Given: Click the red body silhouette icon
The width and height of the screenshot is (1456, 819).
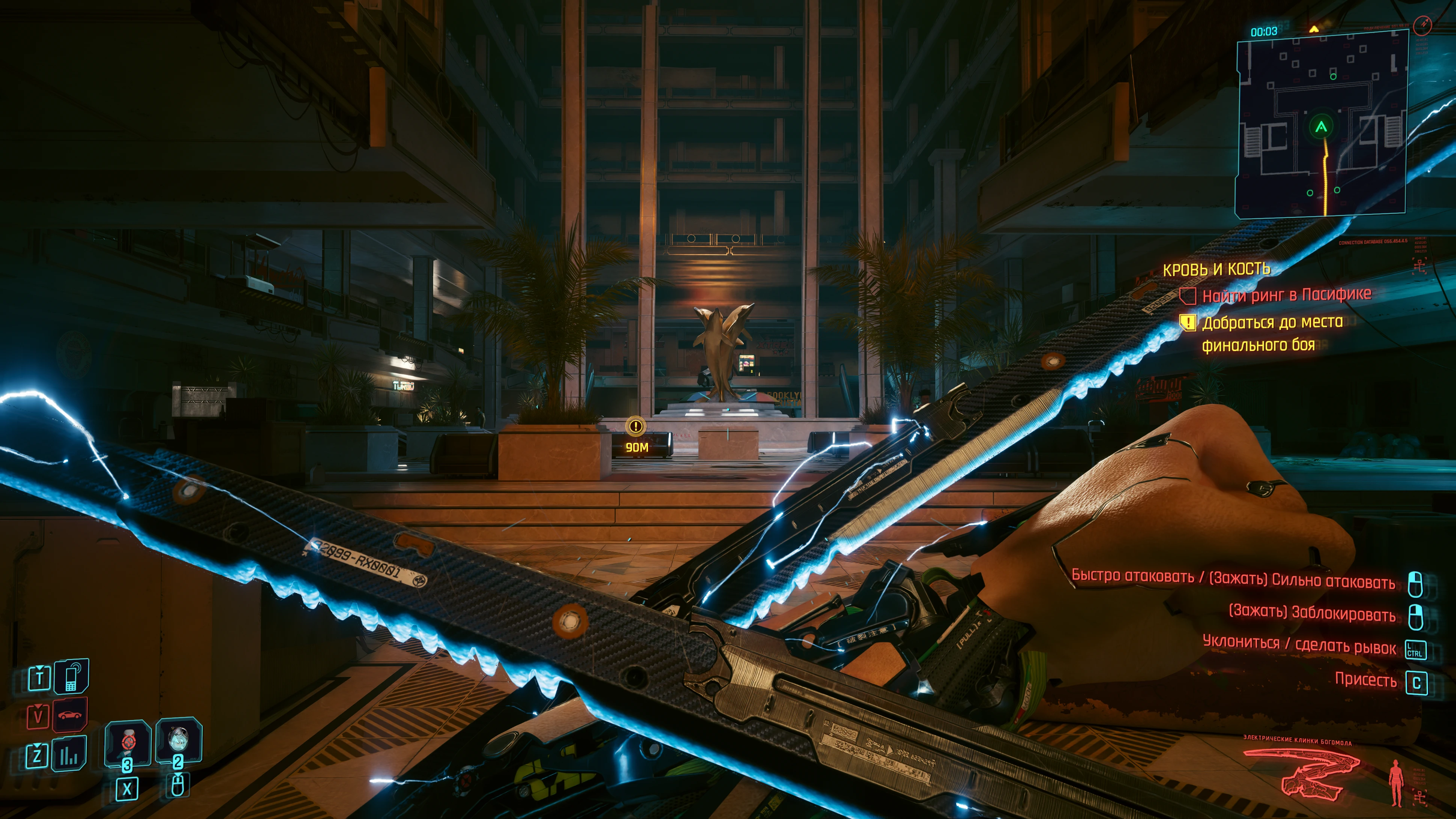Looking at the screenshot, I should click(1396, 782).
